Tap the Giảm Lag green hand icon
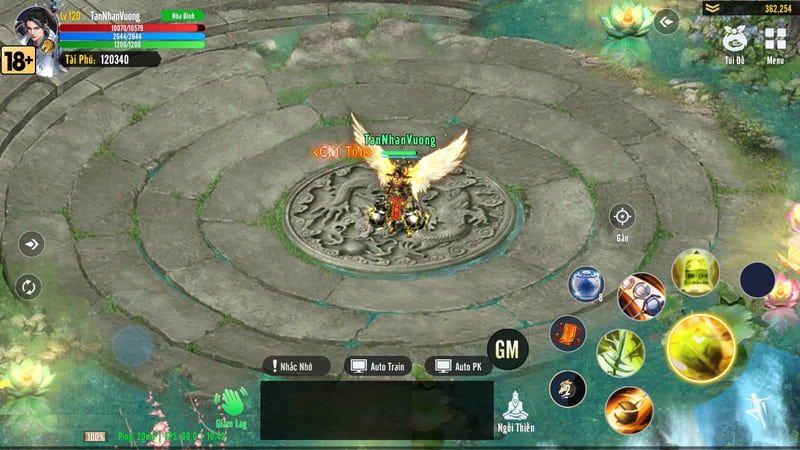Viewport: 800px width, 450px height. (x=232, y=407)
